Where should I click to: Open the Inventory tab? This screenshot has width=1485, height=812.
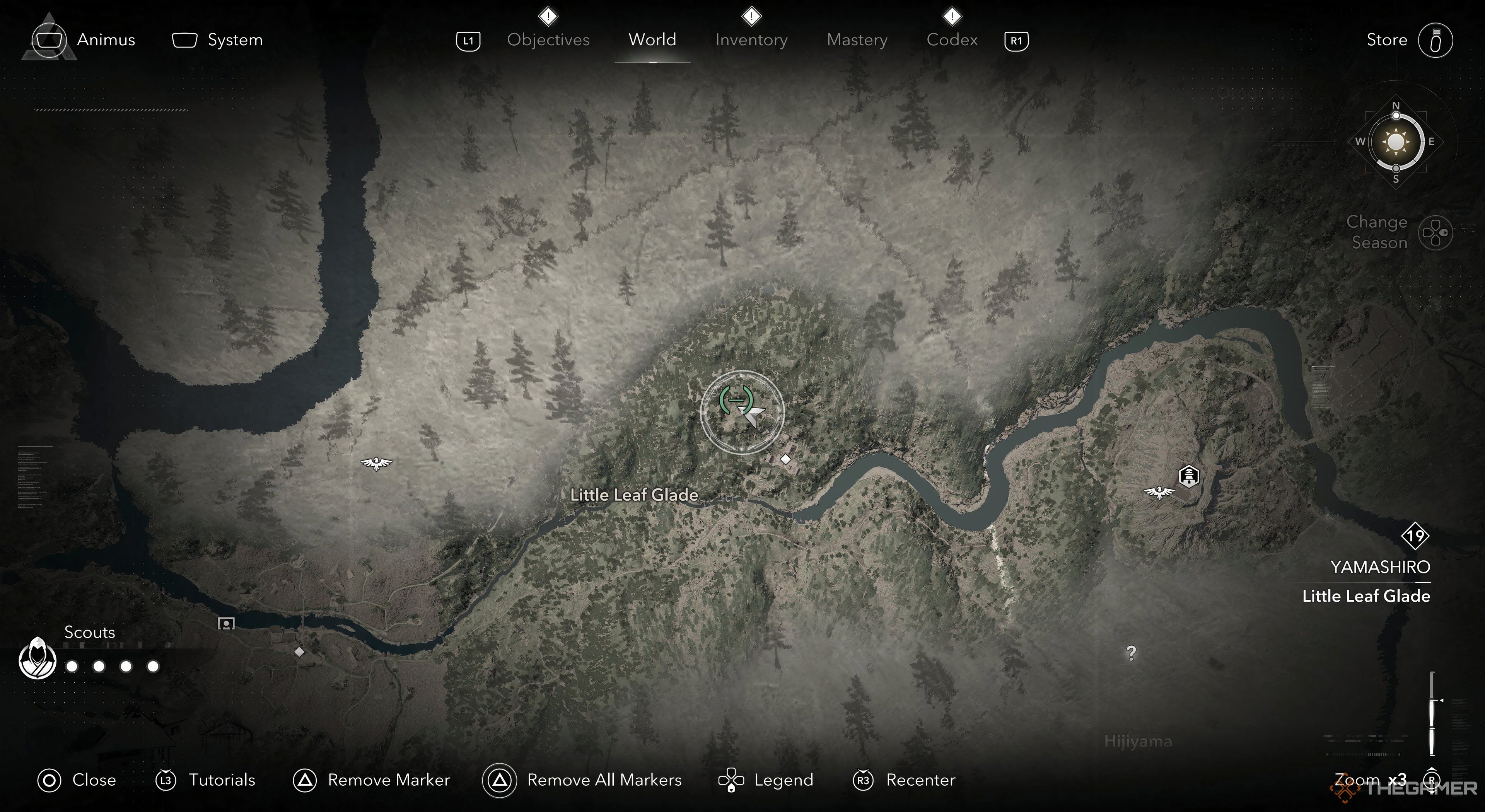[x=751, y=40]
